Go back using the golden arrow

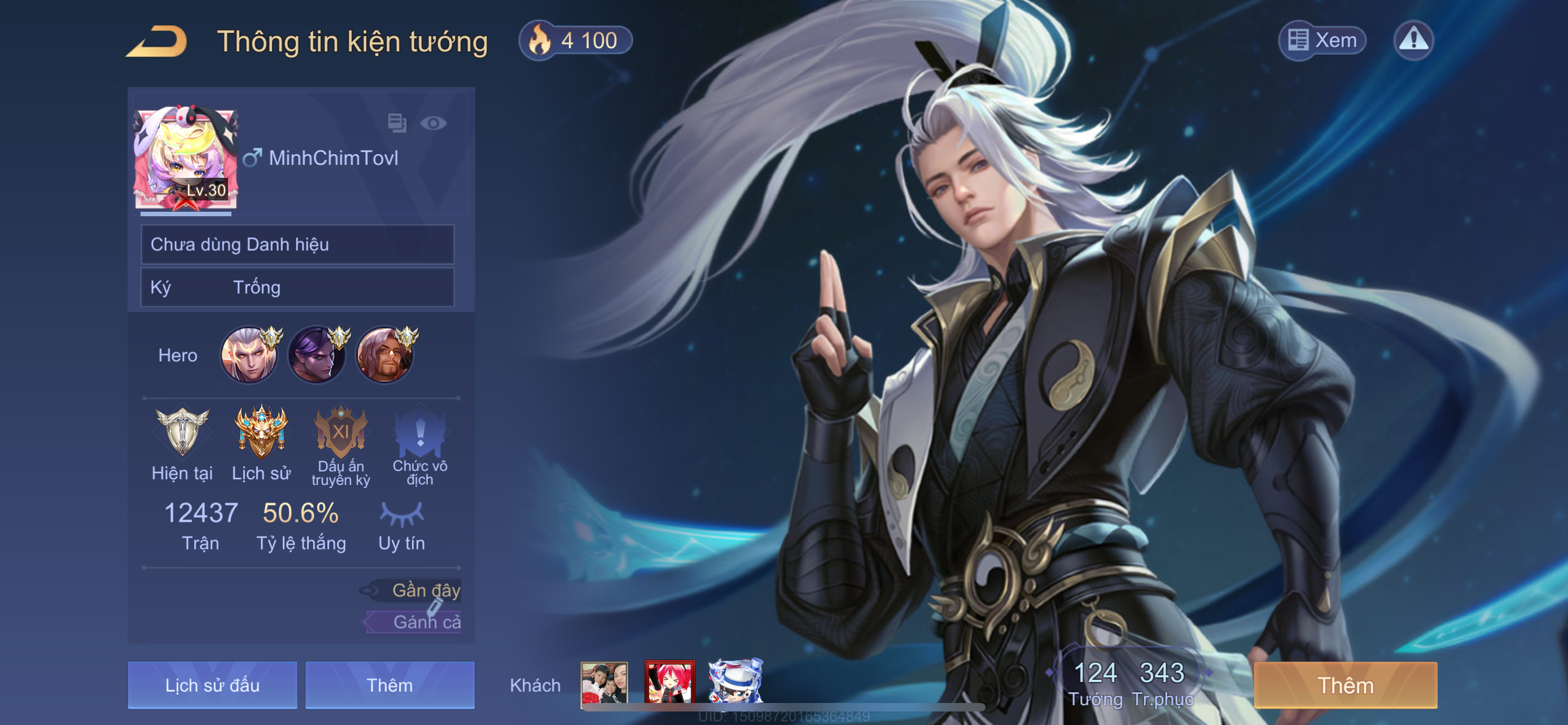(157, 41)
